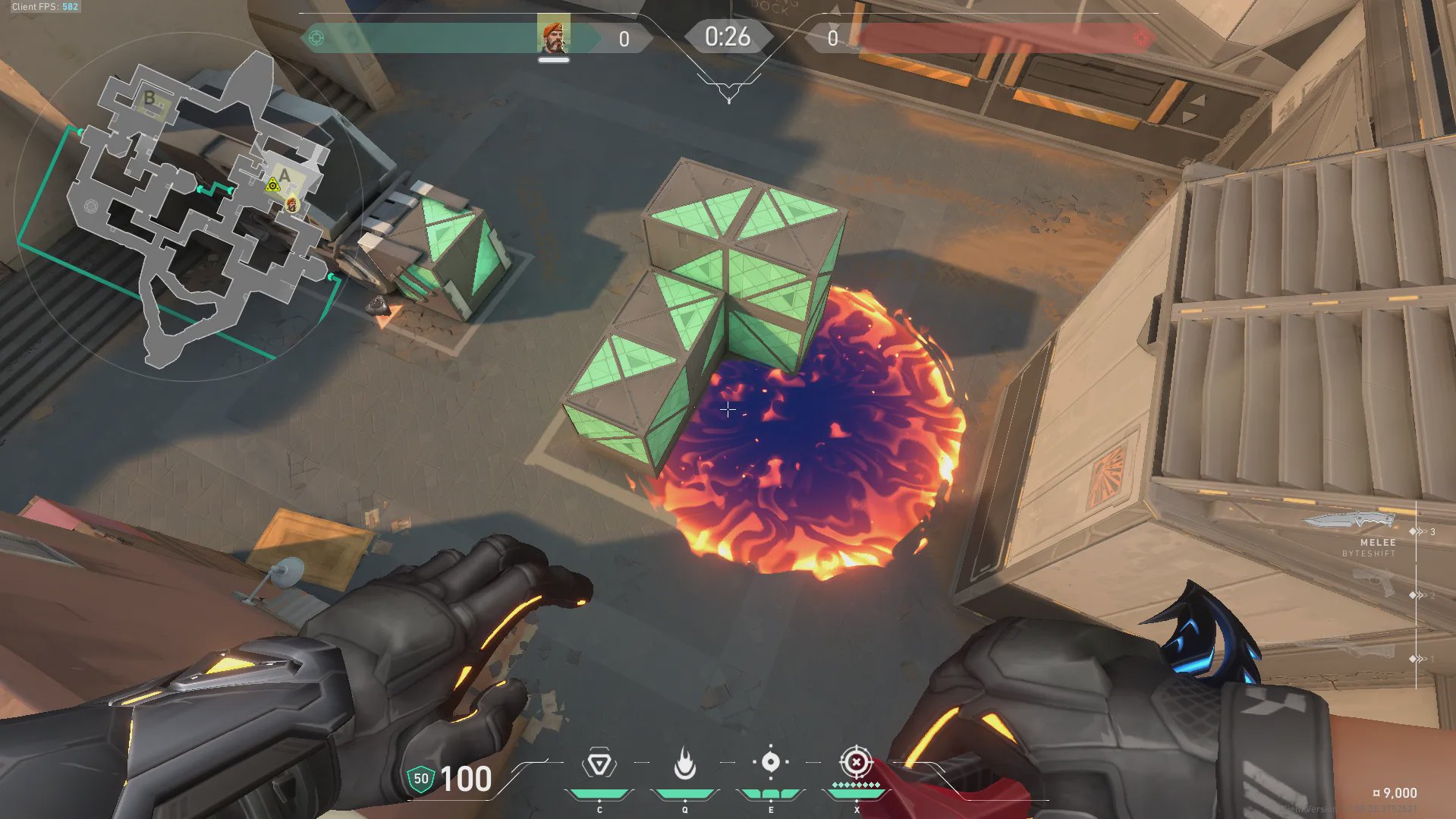This screenshot has width=1456, height=819.
Task: Click the A site marker on minimap
Action: click(285, 177)
